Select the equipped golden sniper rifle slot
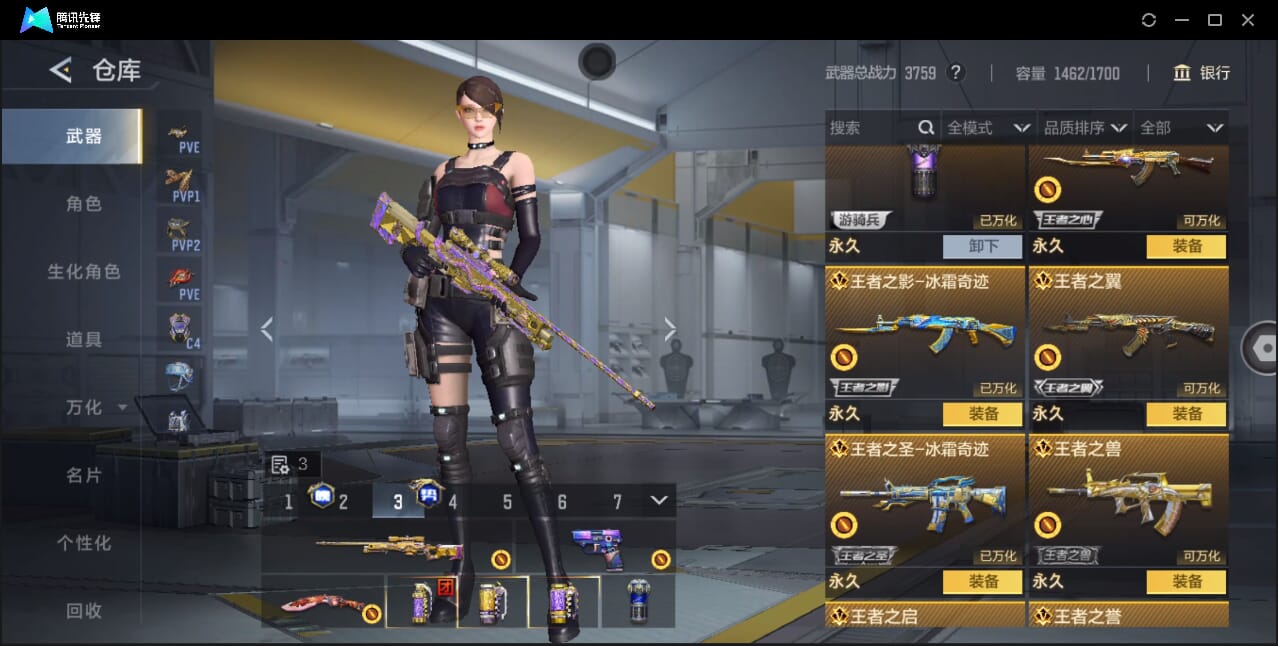The width and height of the screenshot is (1278, 646). pos(388,548)
